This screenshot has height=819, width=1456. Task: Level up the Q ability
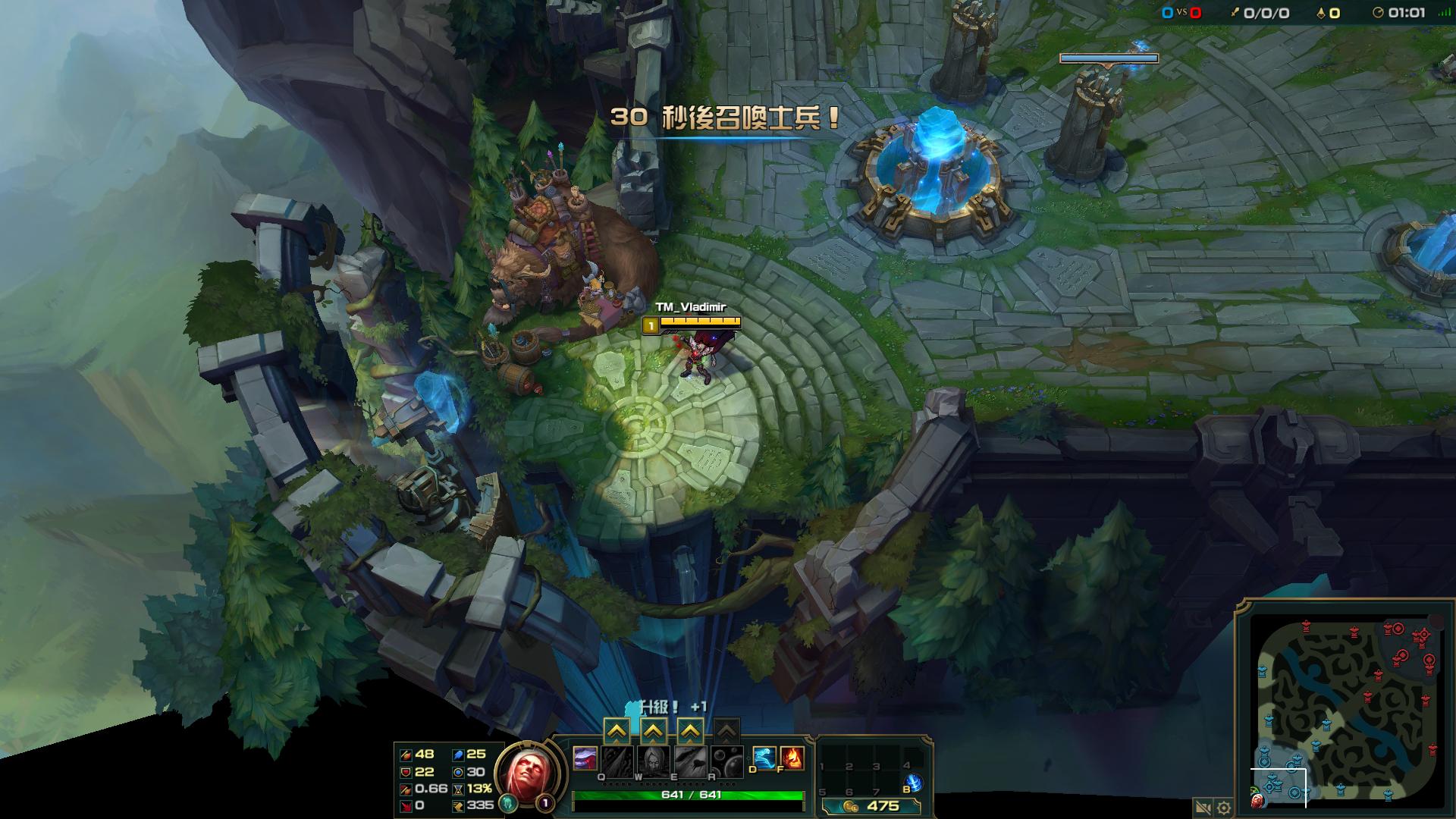617,732
